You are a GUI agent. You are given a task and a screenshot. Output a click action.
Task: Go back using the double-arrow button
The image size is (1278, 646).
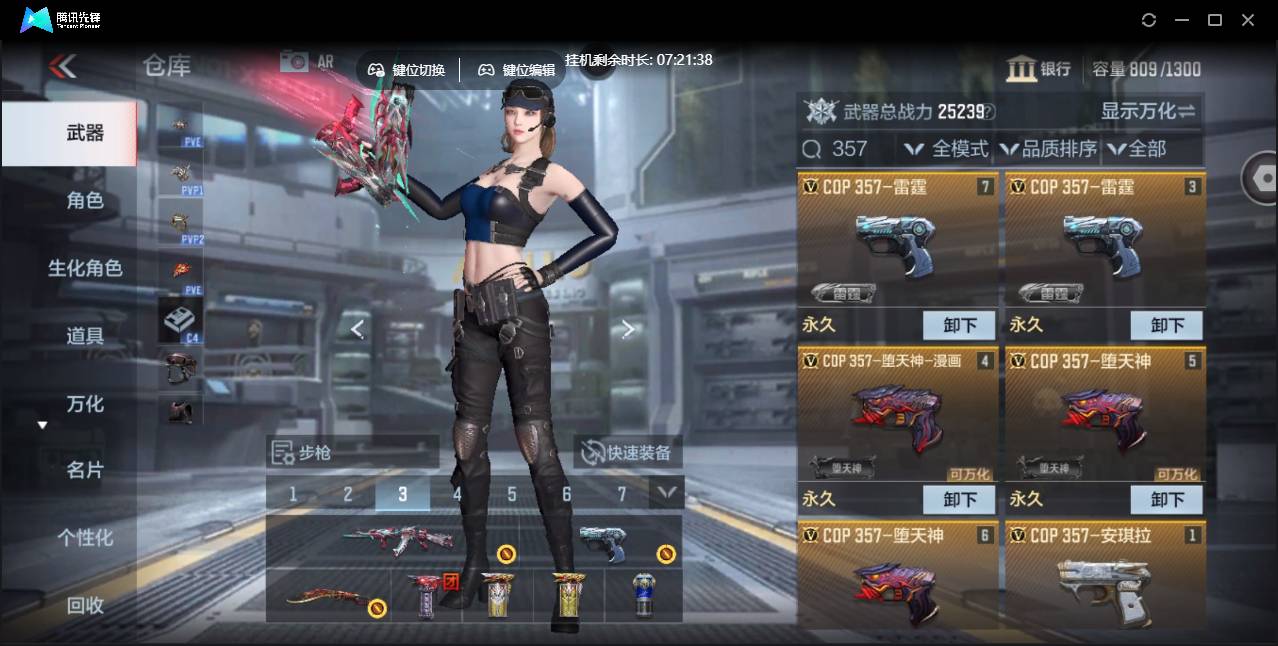(63, 67)
